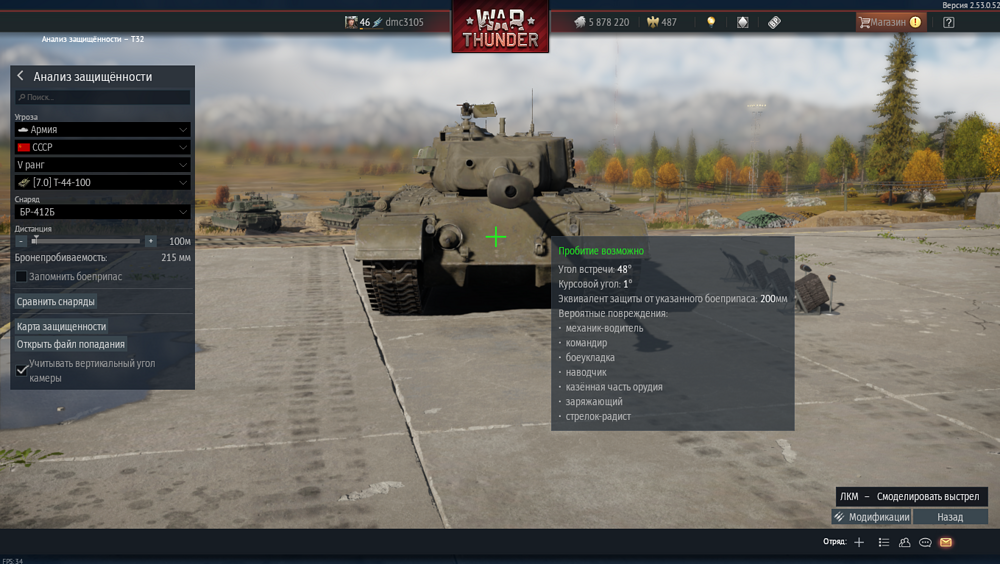Decrease distance with the minus button

pos(20,241)
